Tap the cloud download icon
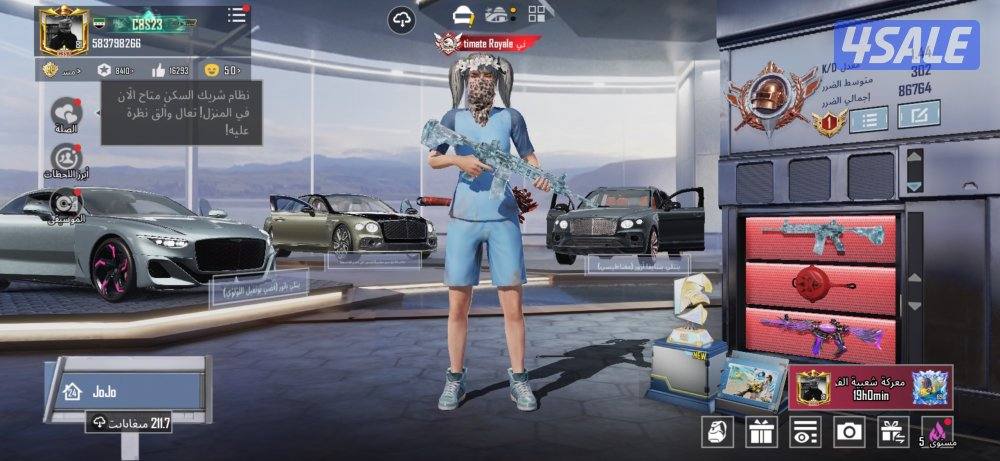1000x461 pixels. (x=402, y=19)
